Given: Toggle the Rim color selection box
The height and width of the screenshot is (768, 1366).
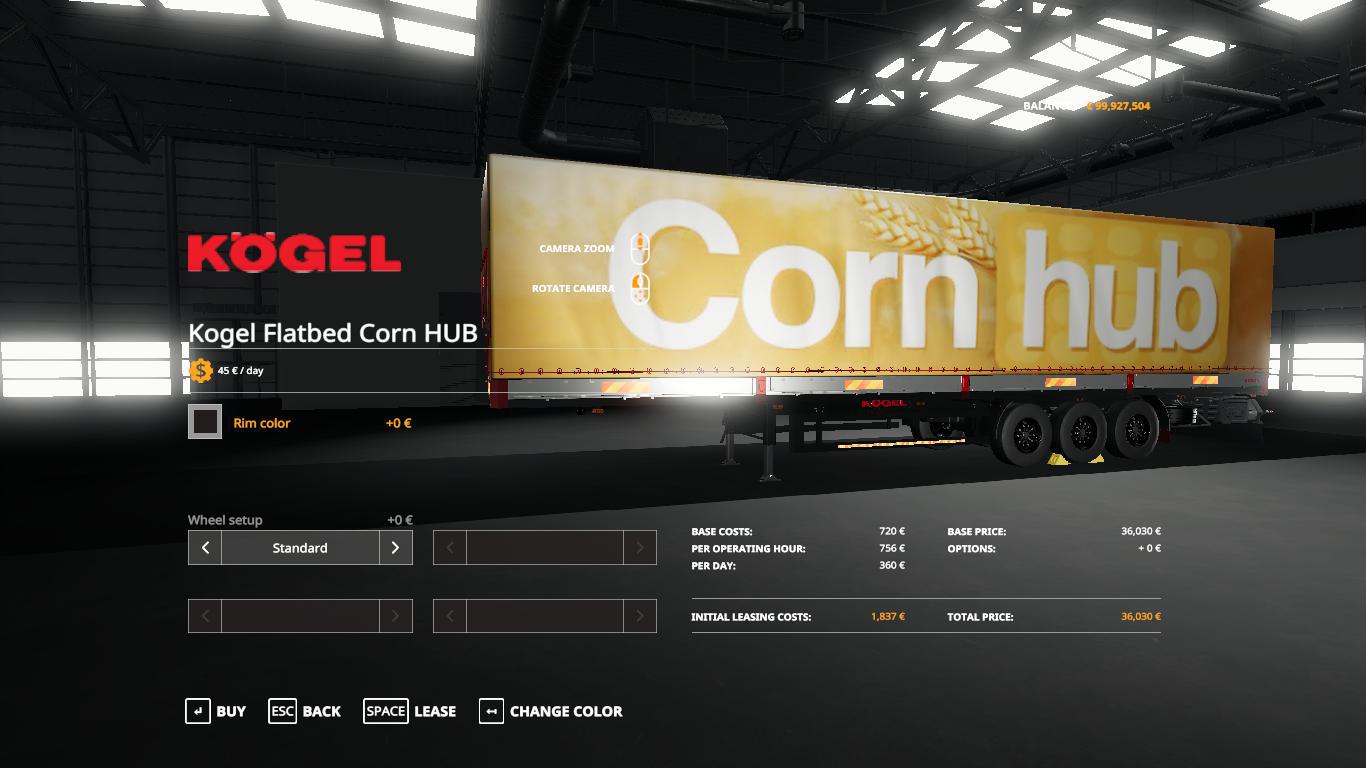Looking at the screenshot, I should pyautogui.click(x=204, y=421).
